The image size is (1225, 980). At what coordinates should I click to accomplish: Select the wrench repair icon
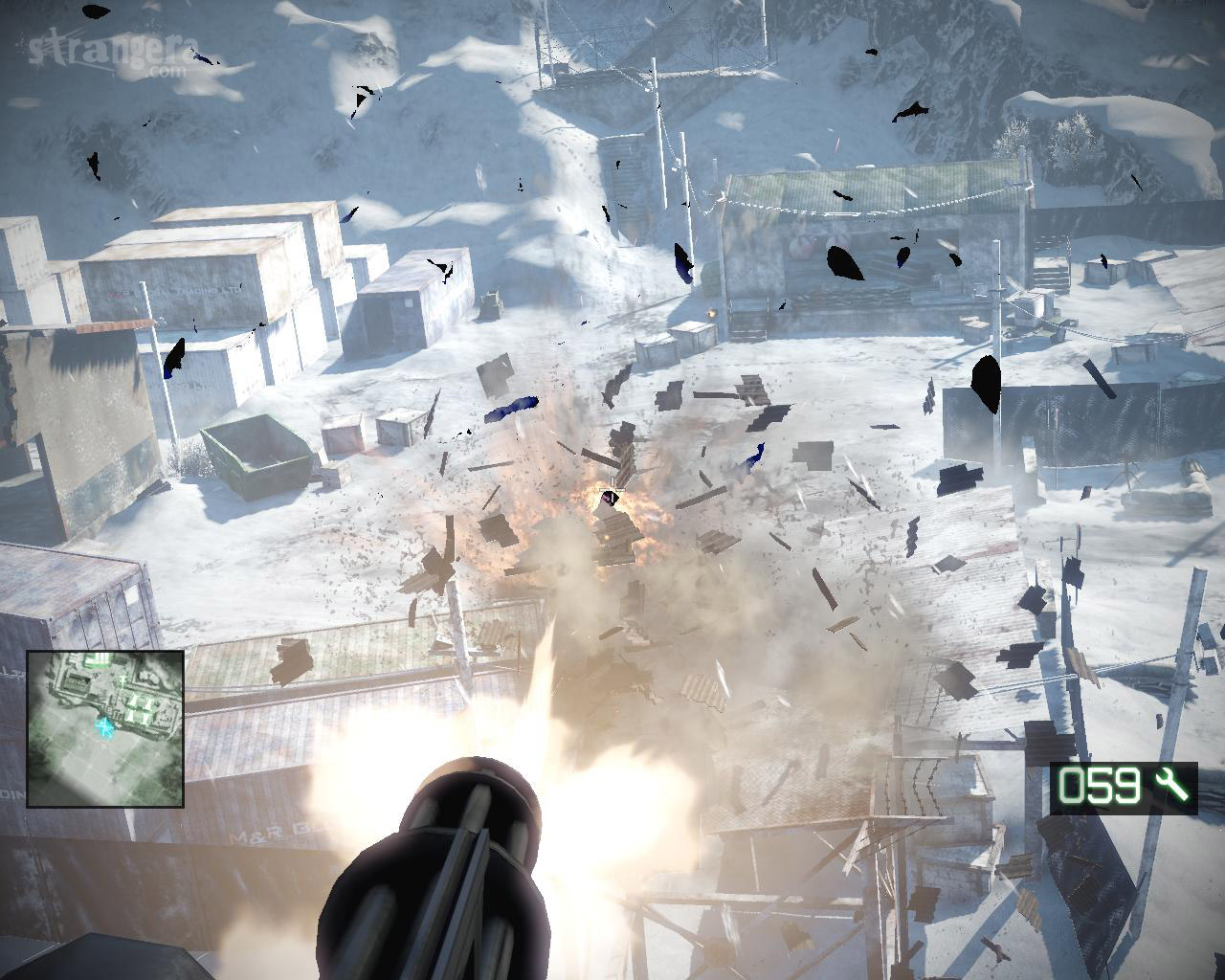point(1170,787)
